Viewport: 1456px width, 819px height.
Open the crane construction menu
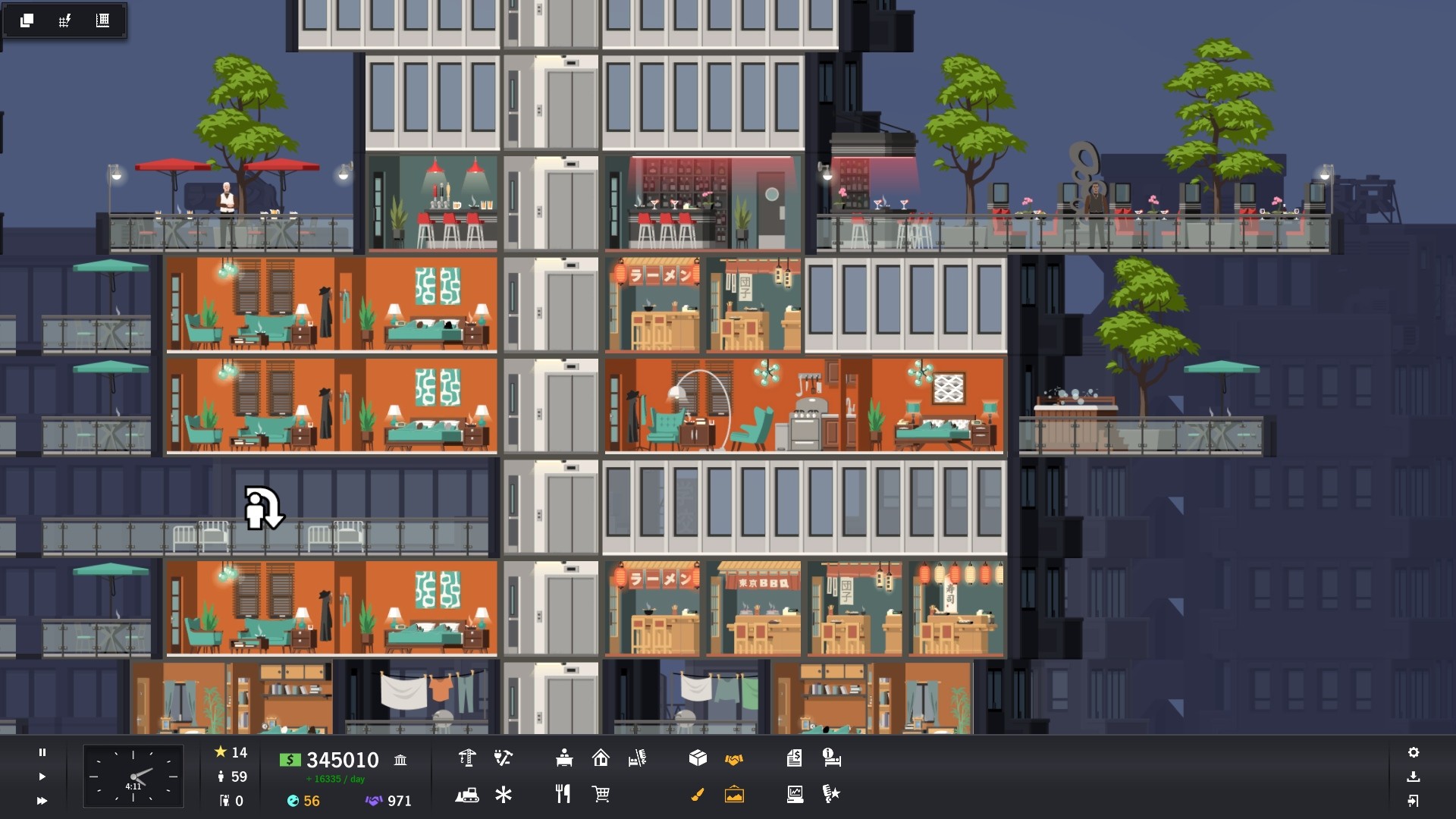tap(467, 758)
